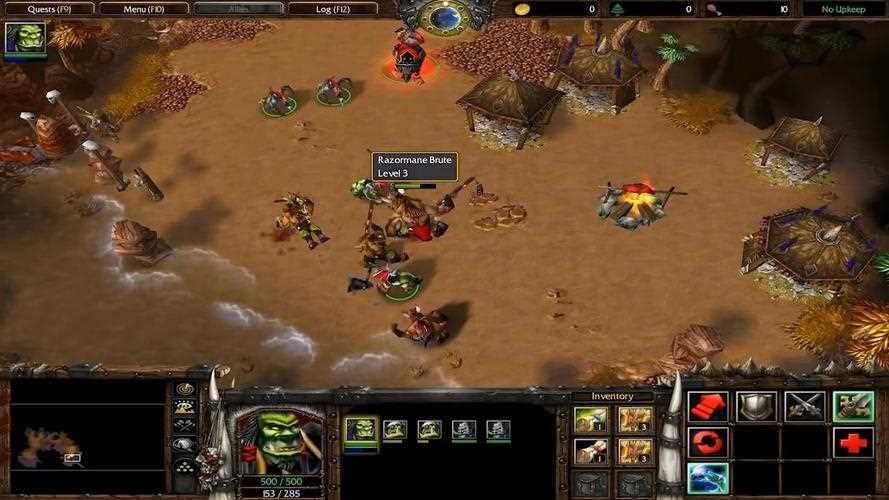The image size is (889, 500).
Task: Open the Quests (F9) panel
Action: pos(48,9)
